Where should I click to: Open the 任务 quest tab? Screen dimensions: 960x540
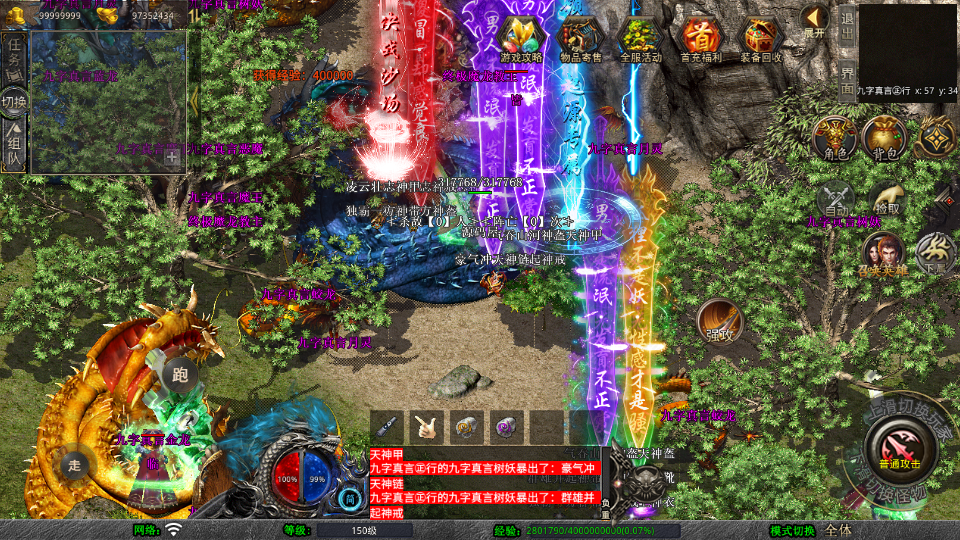tap(15, 55)
